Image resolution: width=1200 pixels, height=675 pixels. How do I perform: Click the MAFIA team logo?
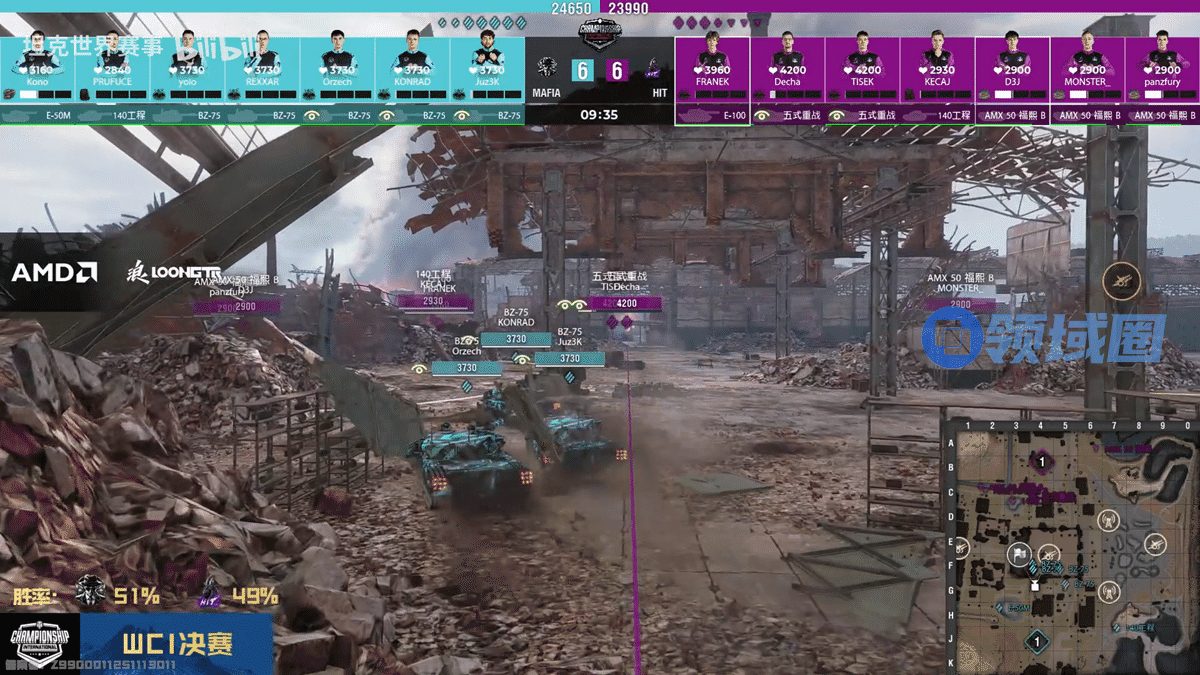pos(546,69)
